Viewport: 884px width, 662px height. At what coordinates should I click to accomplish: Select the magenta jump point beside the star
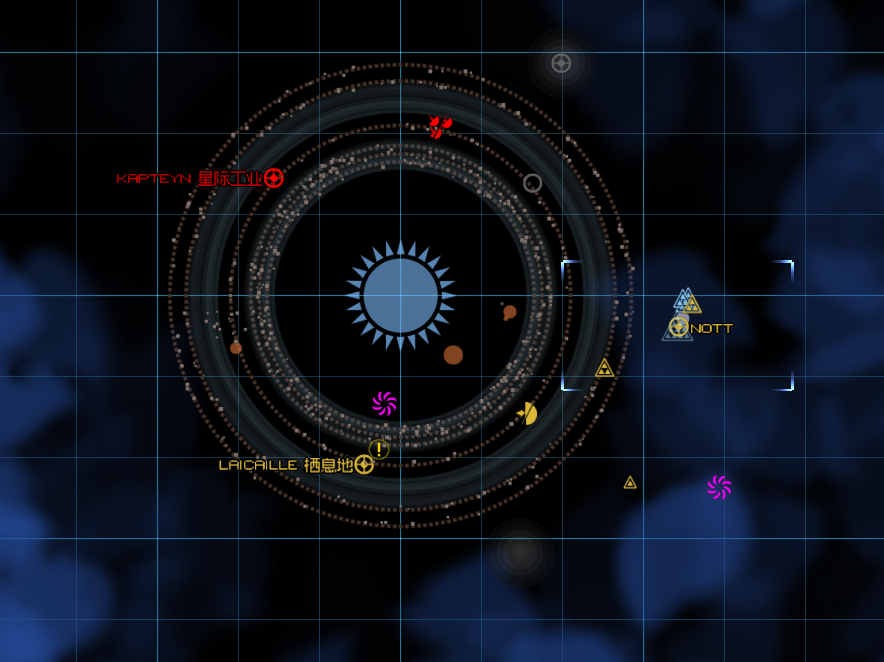[x=385, y=403]
